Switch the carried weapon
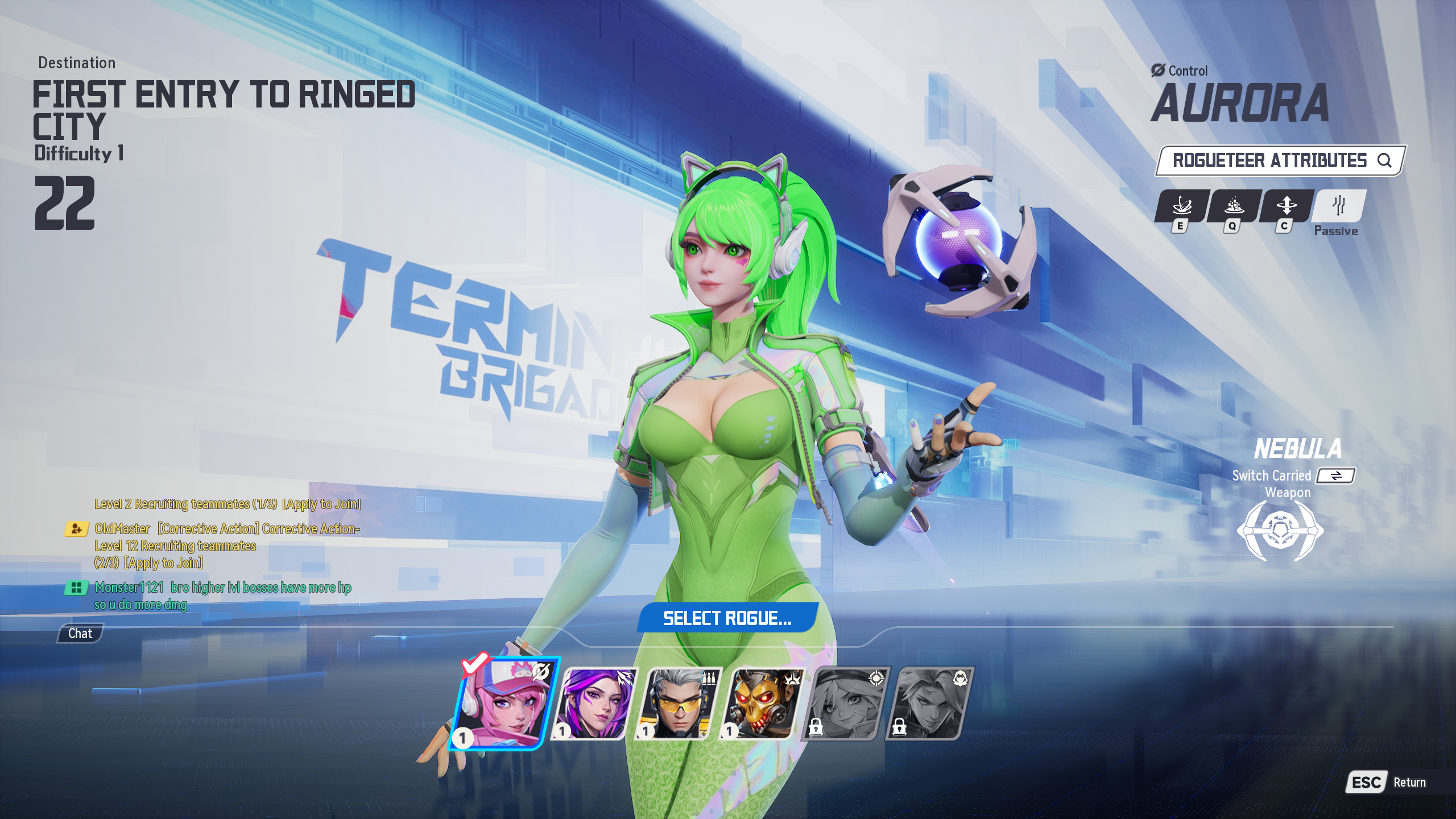Screen dimensions: 1456x819 pos(1336,475)
